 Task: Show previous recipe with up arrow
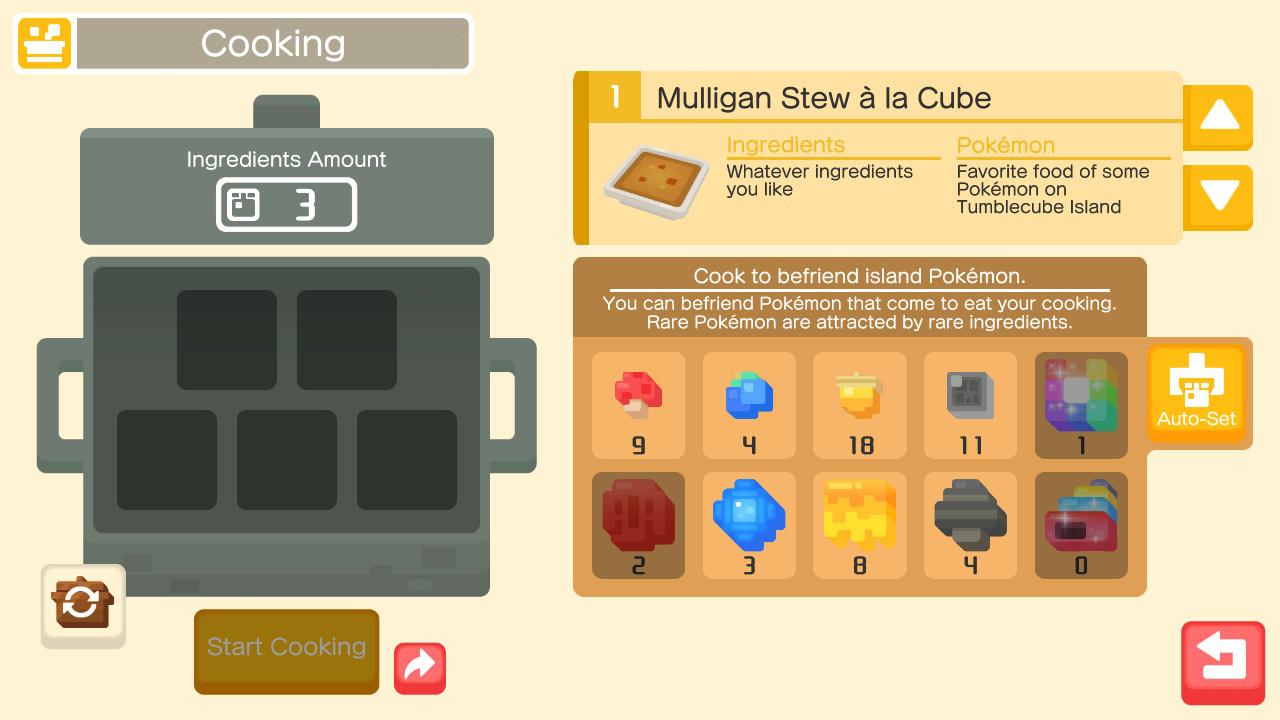tap(1217, 117)
